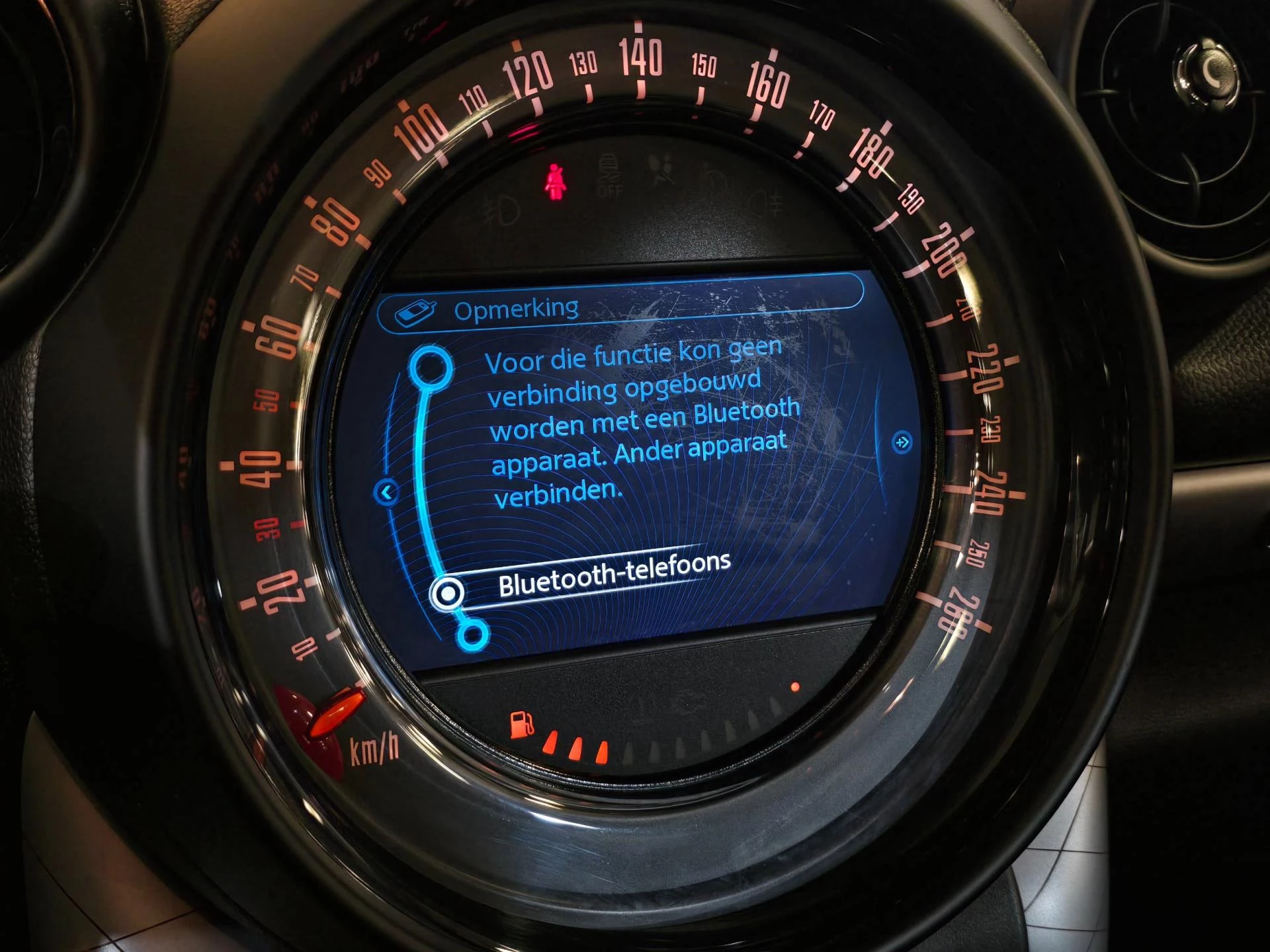Select the Bluetooth-telefoons menu entry
This screenshot has height=952, width=1270.
tap(613, 575)
